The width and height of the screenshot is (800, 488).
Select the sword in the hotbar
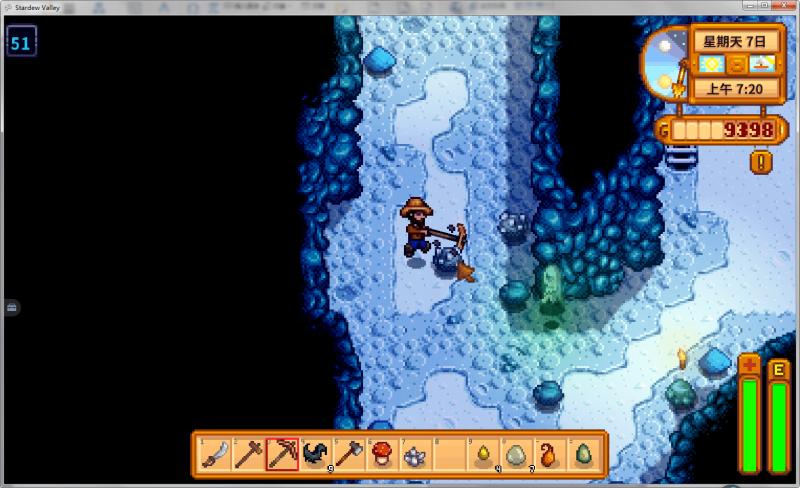(214, 455)
